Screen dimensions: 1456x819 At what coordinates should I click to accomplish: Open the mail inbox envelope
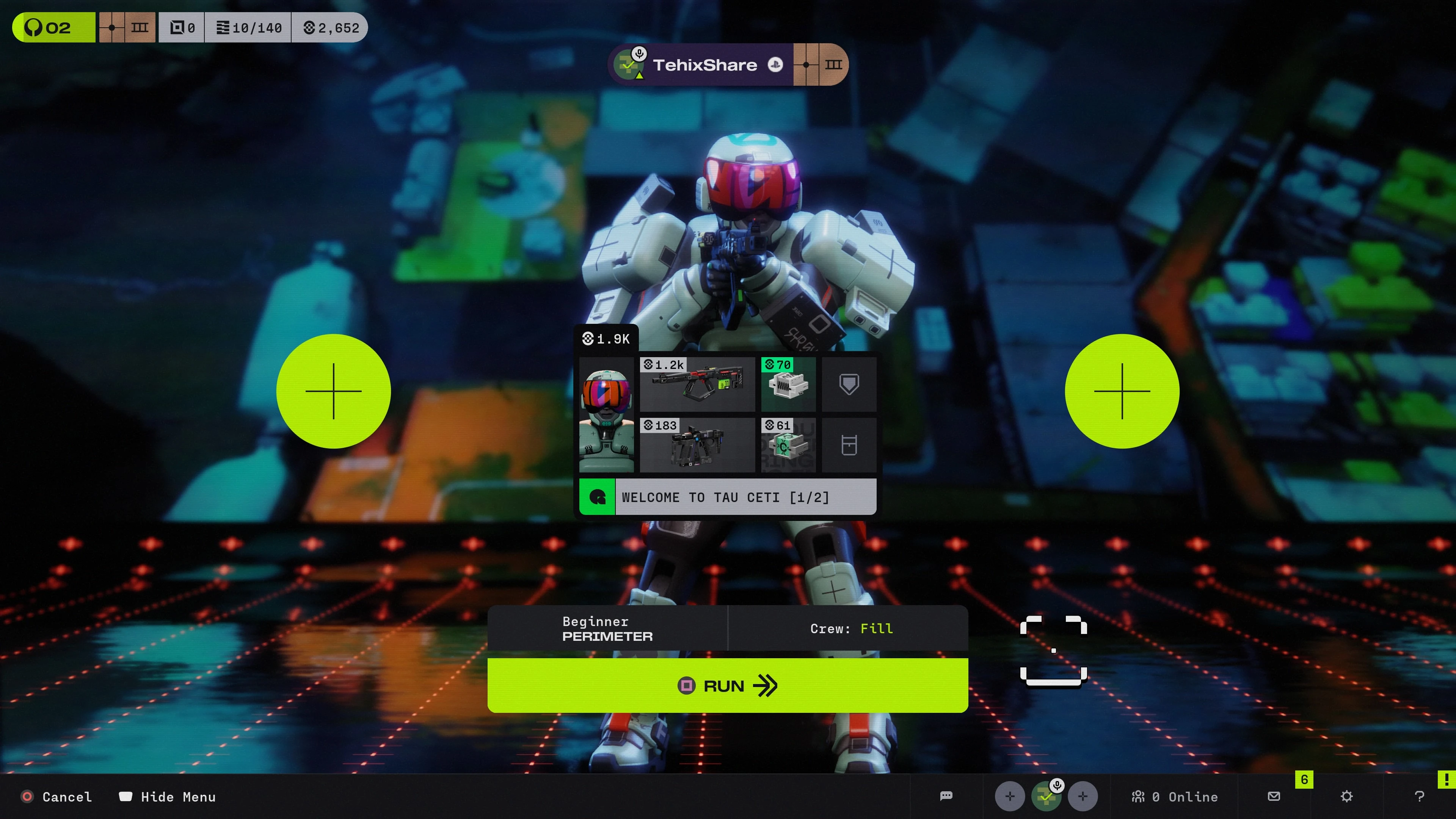pos(1274,796)
